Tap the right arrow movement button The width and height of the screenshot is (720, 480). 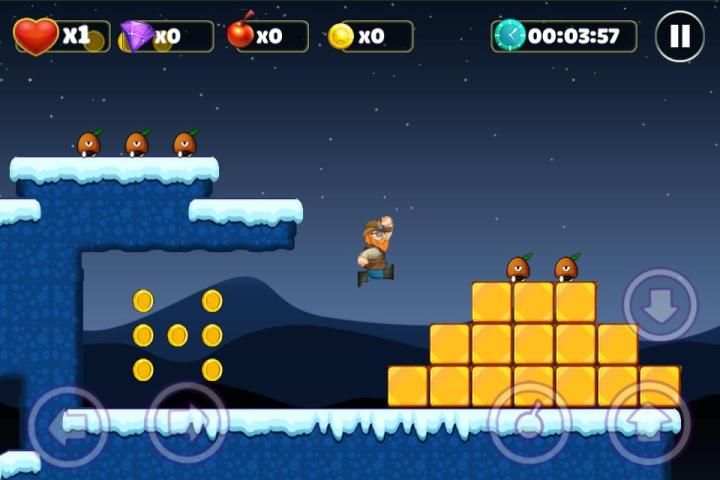[x=187, y=423]
